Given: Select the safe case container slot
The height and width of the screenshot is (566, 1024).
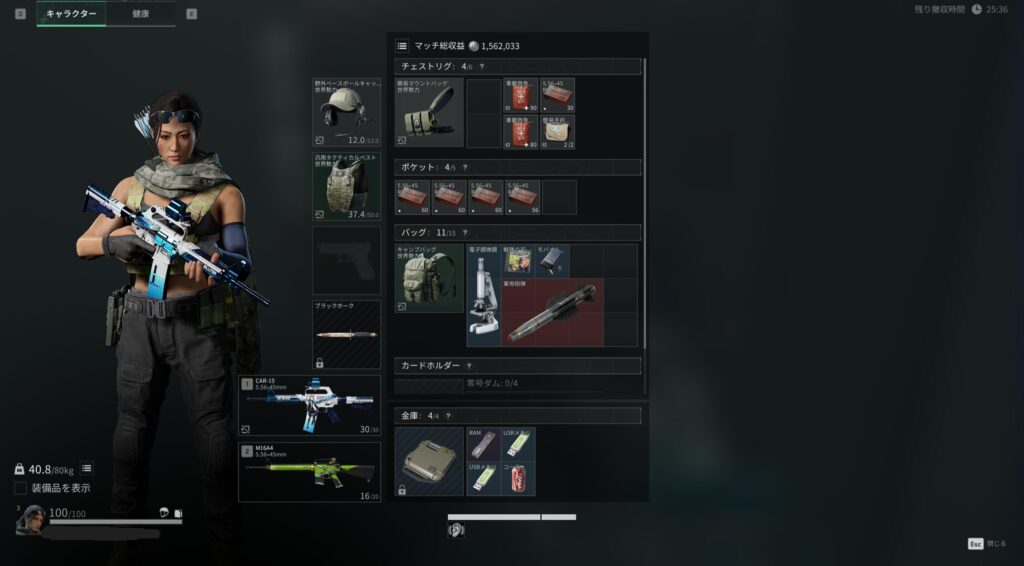Looking at the screenshot, I should click(429, 461).
